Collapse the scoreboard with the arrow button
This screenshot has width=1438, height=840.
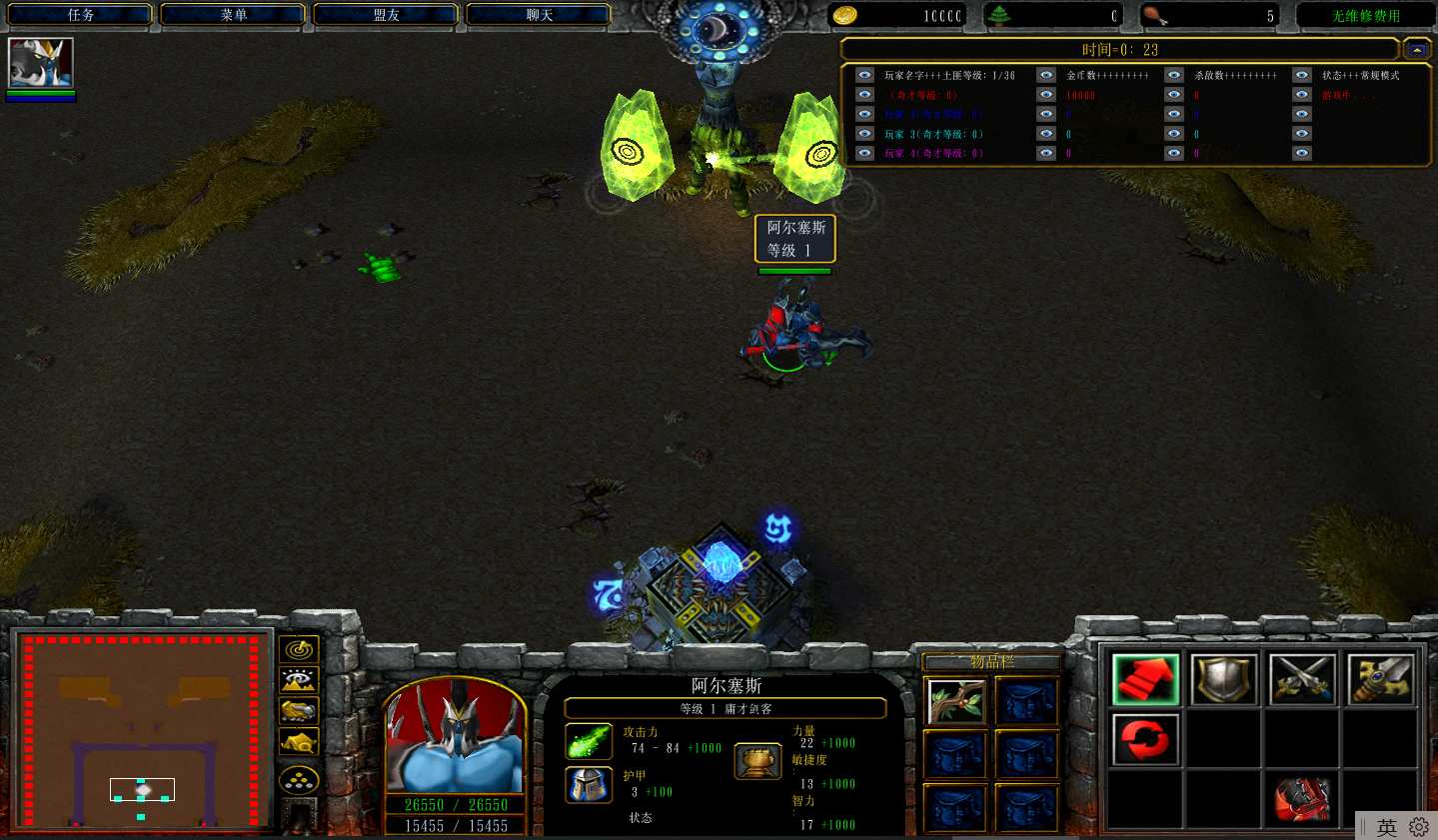pyautogui.click(x=1416, y=49)
